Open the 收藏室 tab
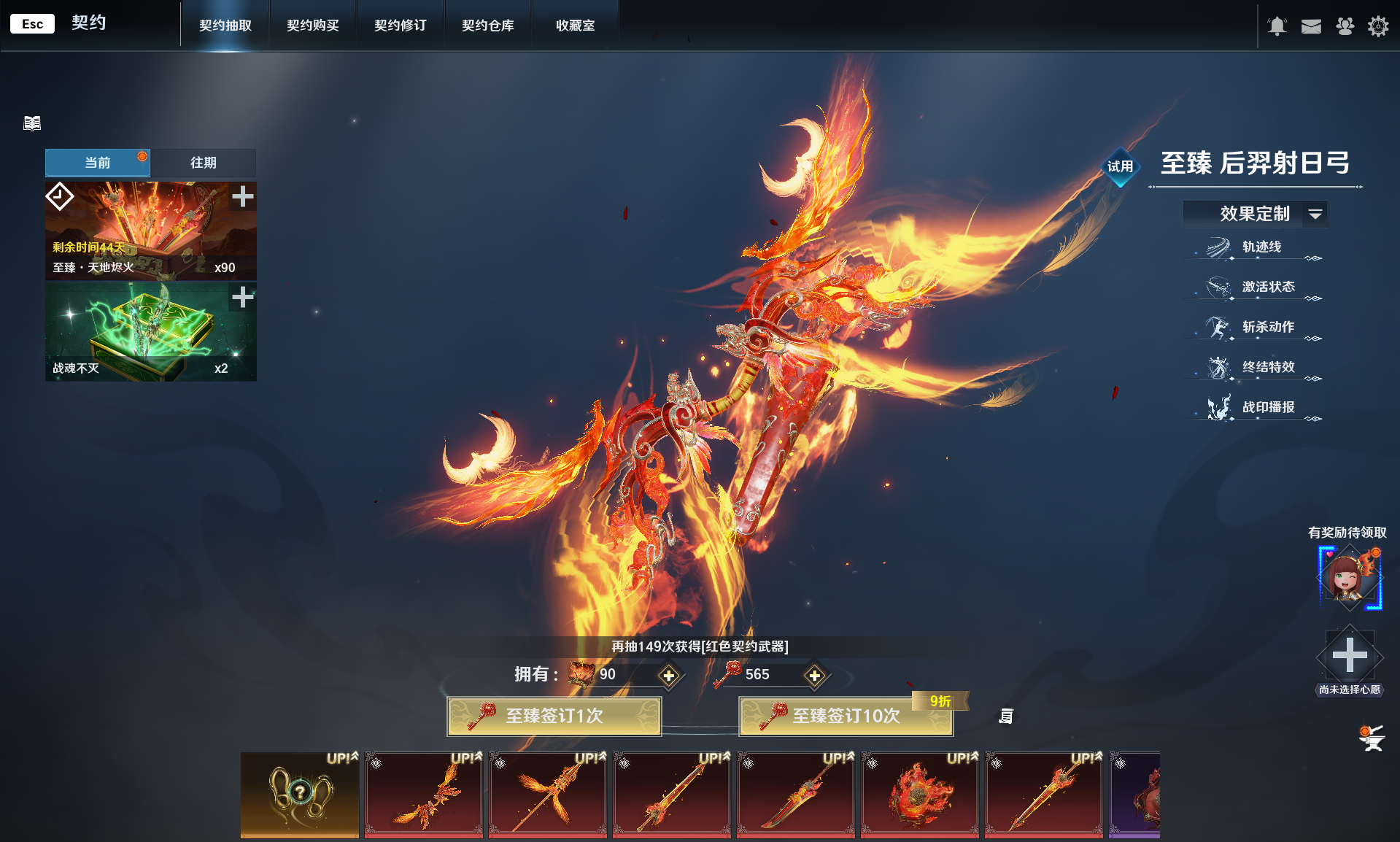This screenshot has width=1400, height=842. [x=576, y=26]
